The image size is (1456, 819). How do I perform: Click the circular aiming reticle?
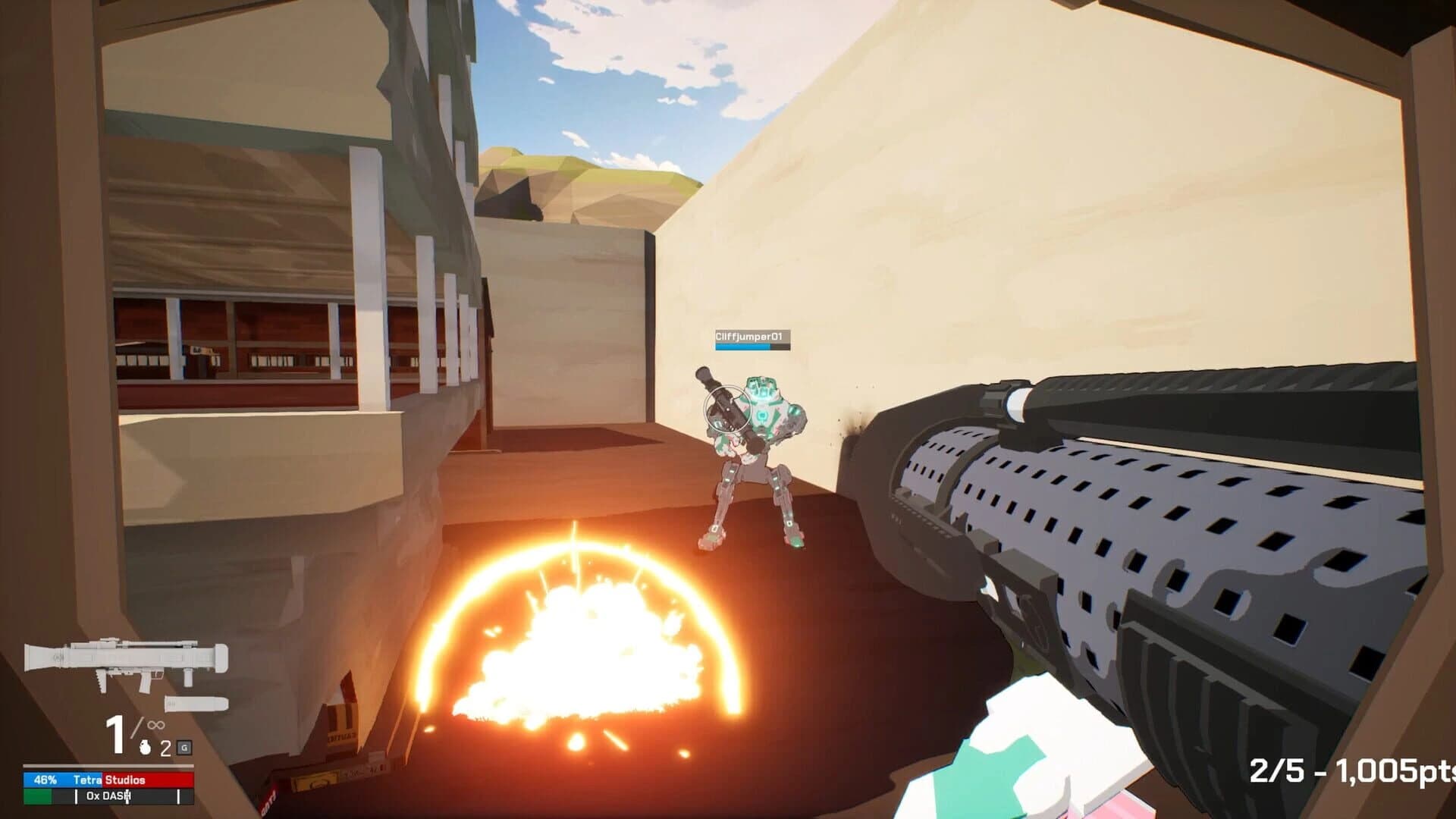pyautogui.click(x=728, y=408)
